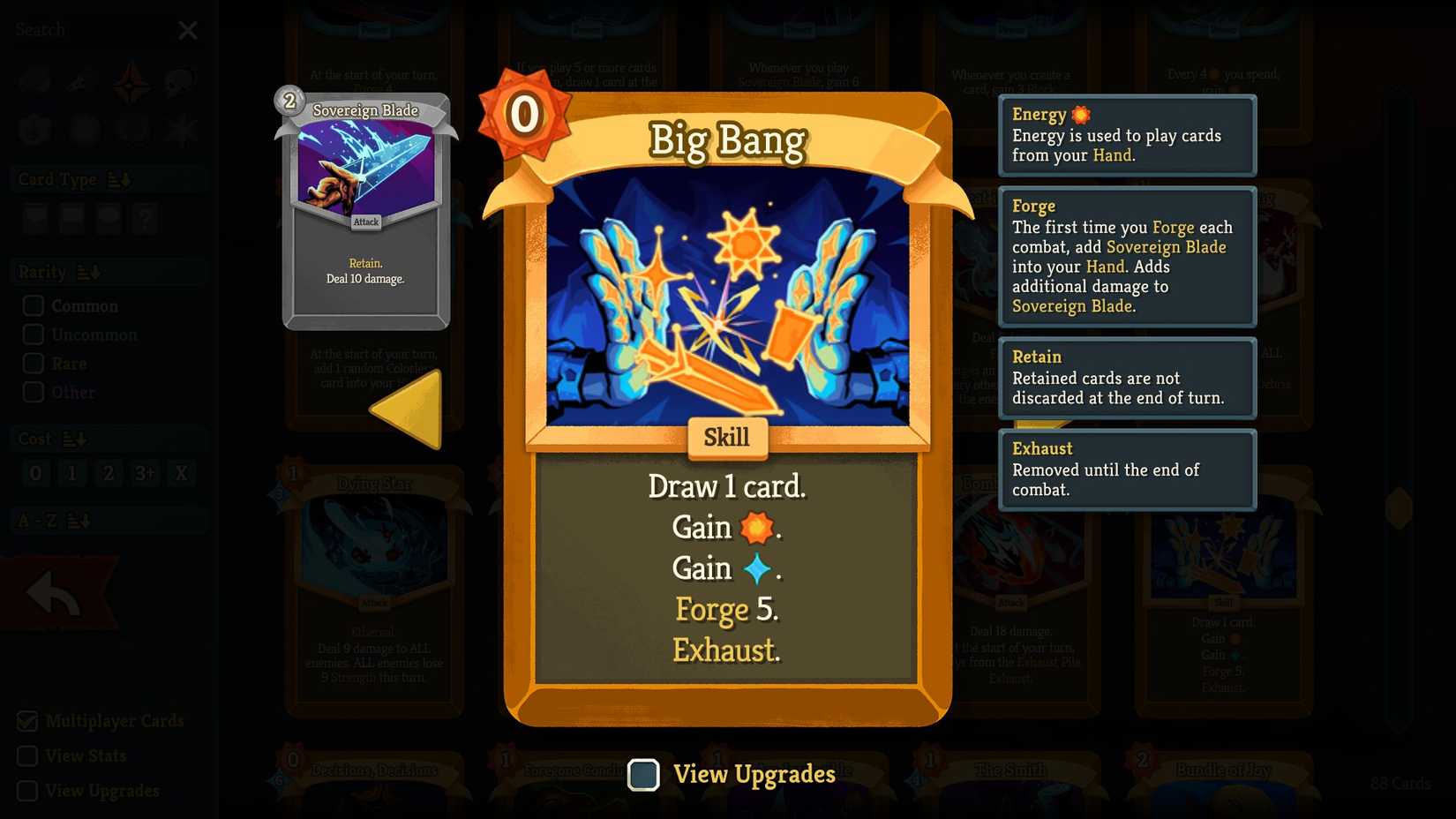The height and width of the screenshot is (819, 1456).
Task: Enable View Upgrades below the Big Bang card
Action: pyautogui.click(x=643, y=775)
